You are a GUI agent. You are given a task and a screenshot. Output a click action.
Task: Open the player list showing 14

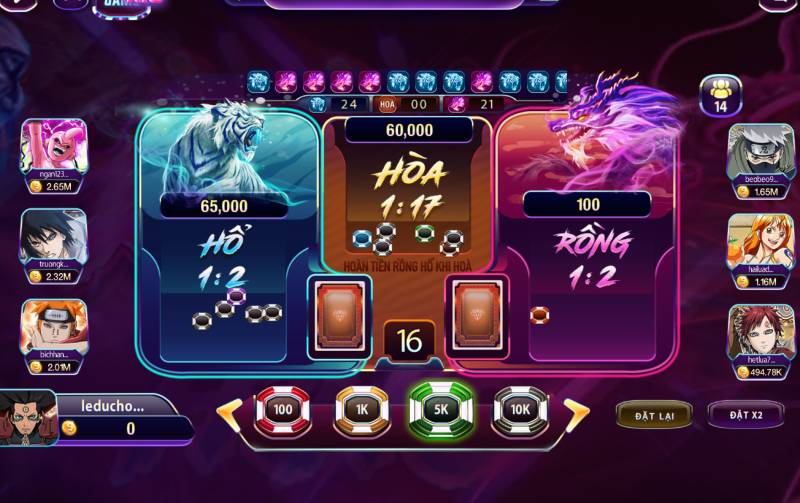[719, 94]
